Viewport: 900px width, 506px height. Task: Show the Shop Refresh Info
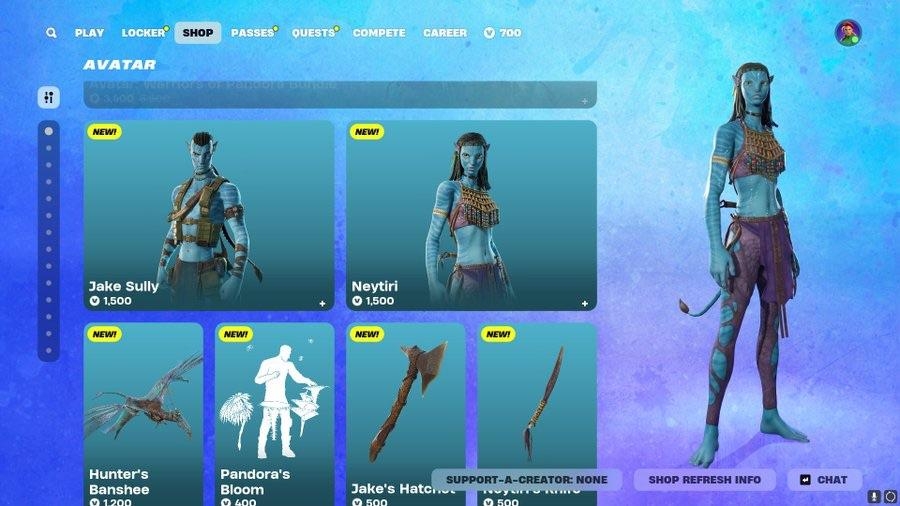(705, 480)
